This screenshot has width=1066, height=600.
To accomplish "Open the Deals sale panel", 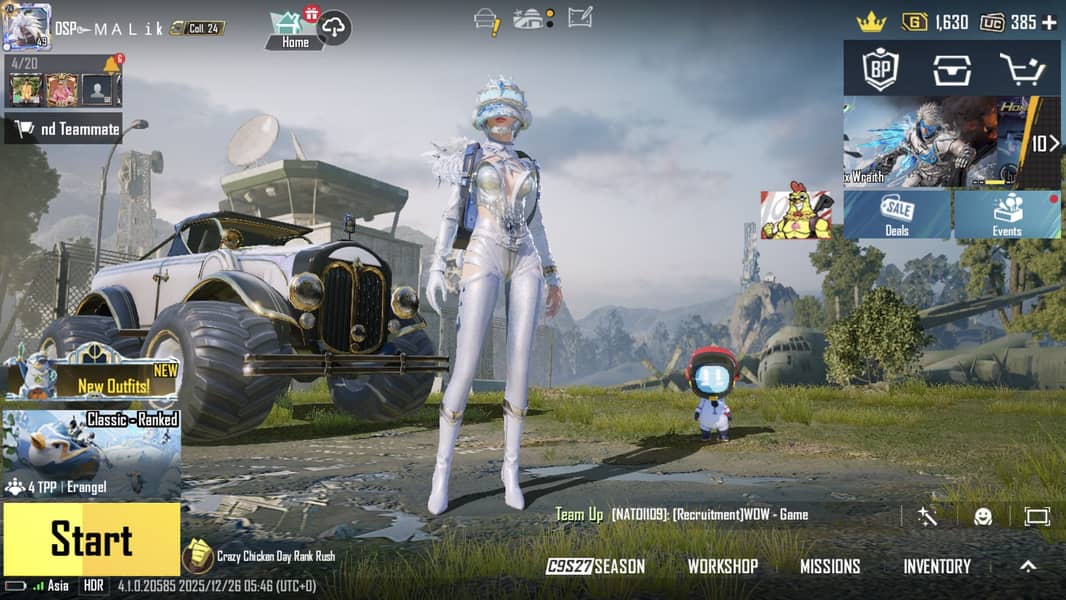I will click(897, 215).
